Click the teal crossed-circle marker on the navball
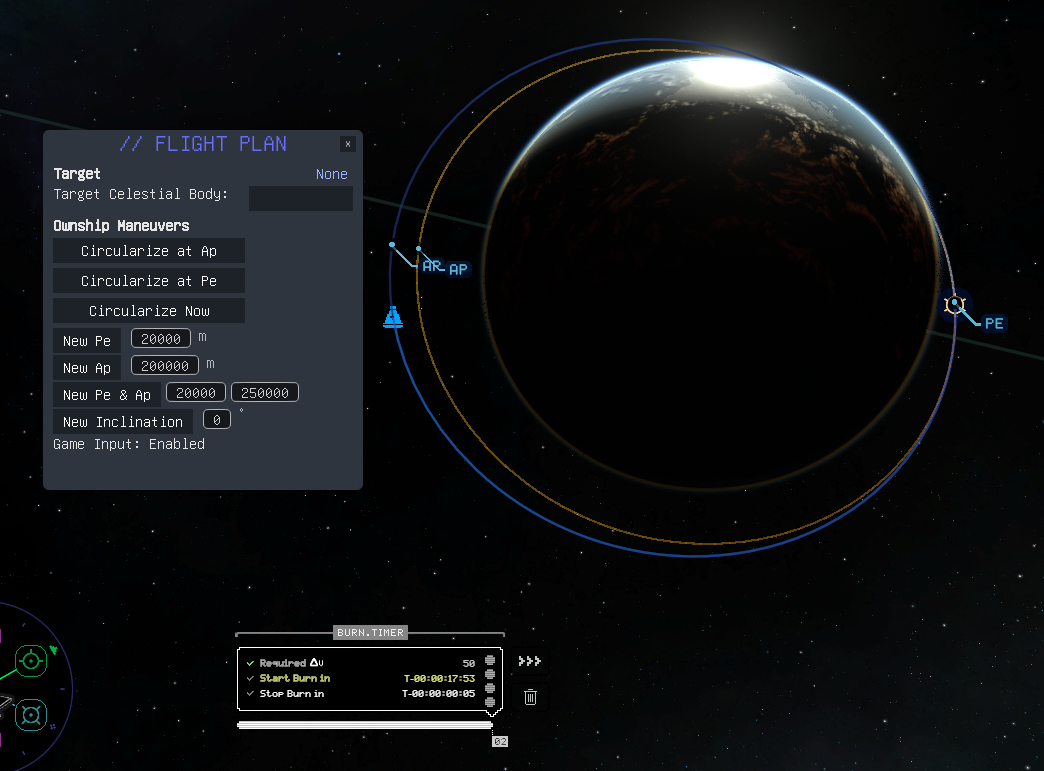 (31, 715)
